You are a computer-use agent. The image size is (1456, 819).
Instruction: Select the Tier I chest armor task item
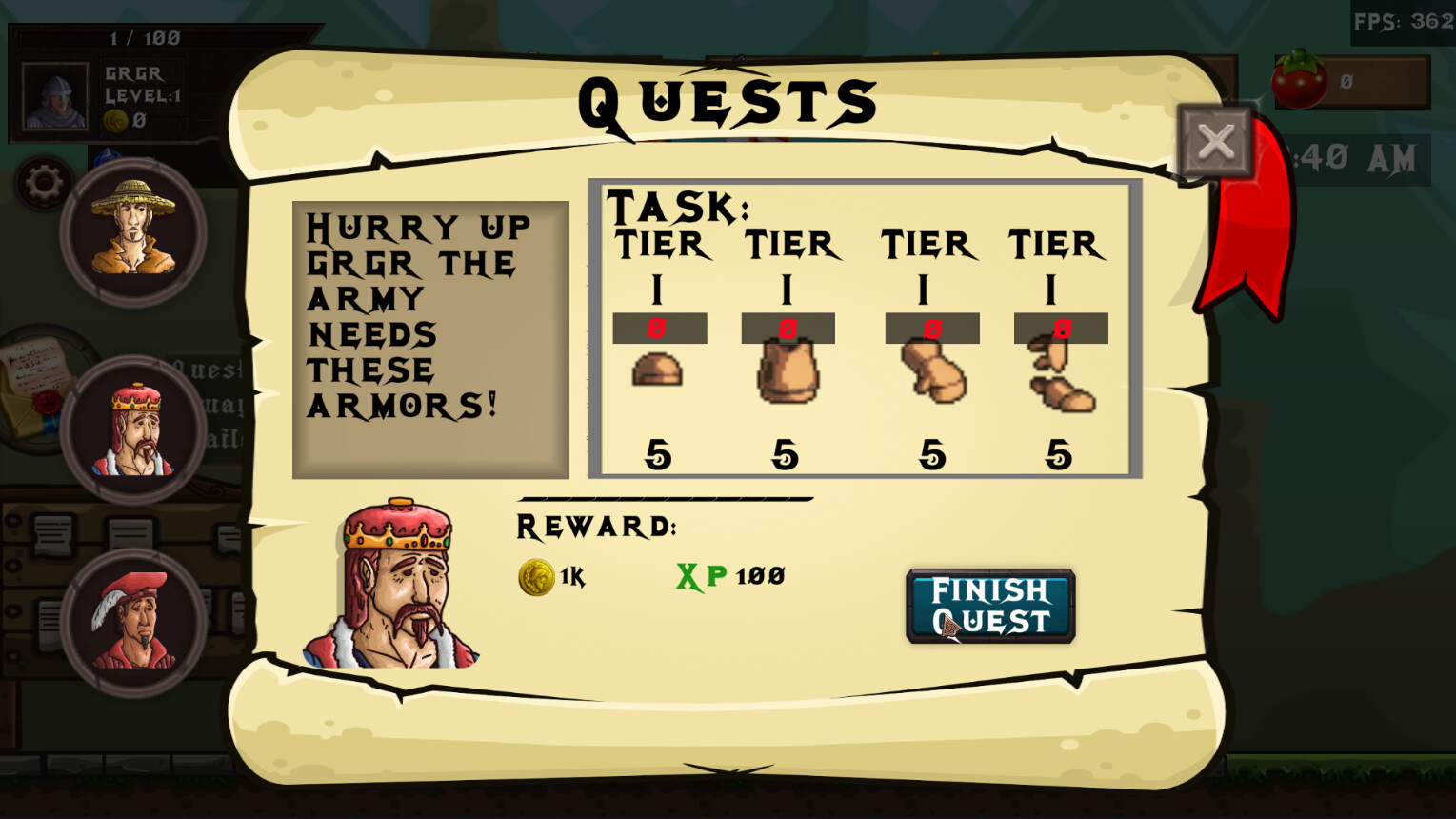pyautogui.click(x=788, y=373)
